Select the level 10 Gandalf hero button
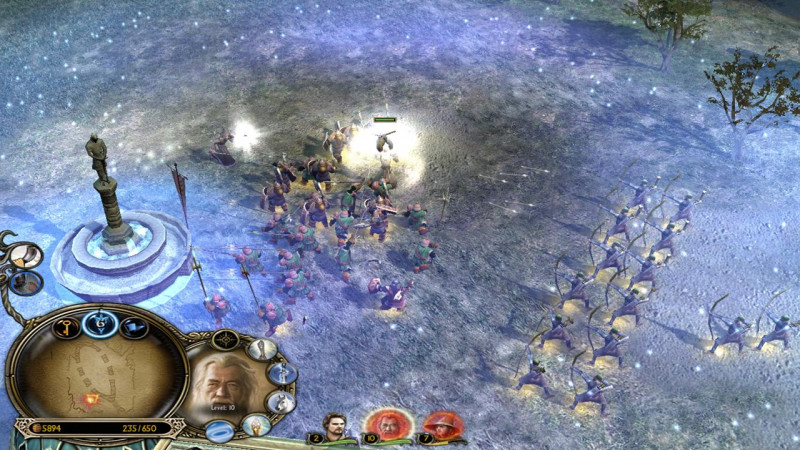This screenshot has height=450, width=800. tap(383, 423)
